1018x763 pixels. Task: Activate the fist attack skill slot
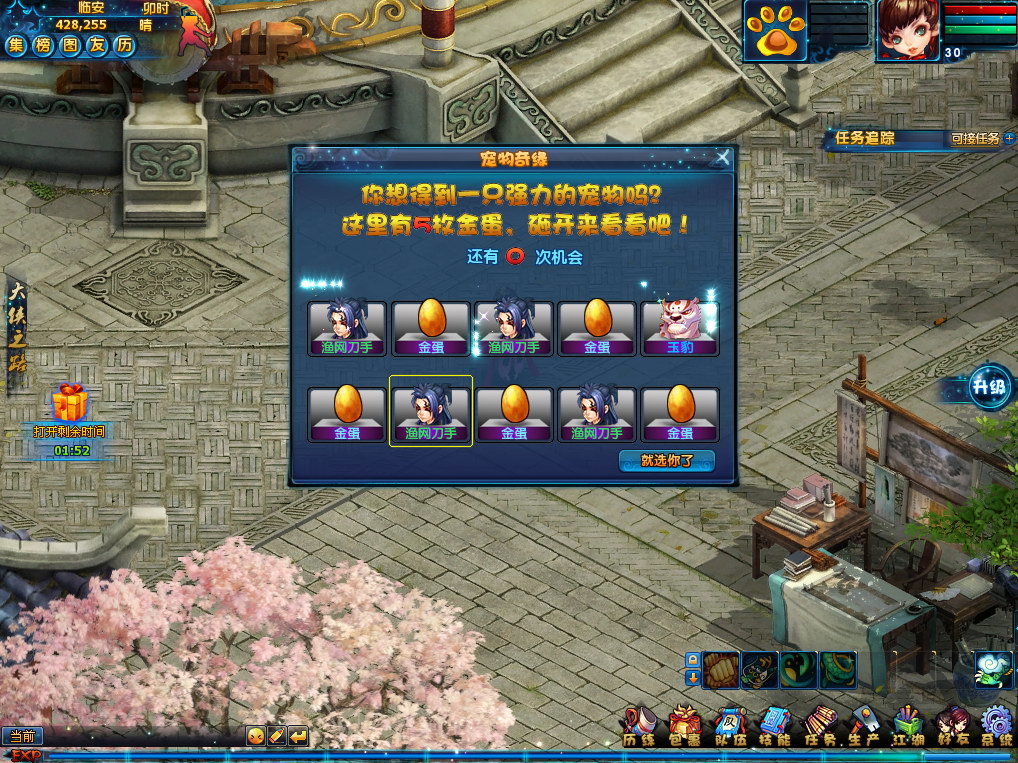click(720, 669)
